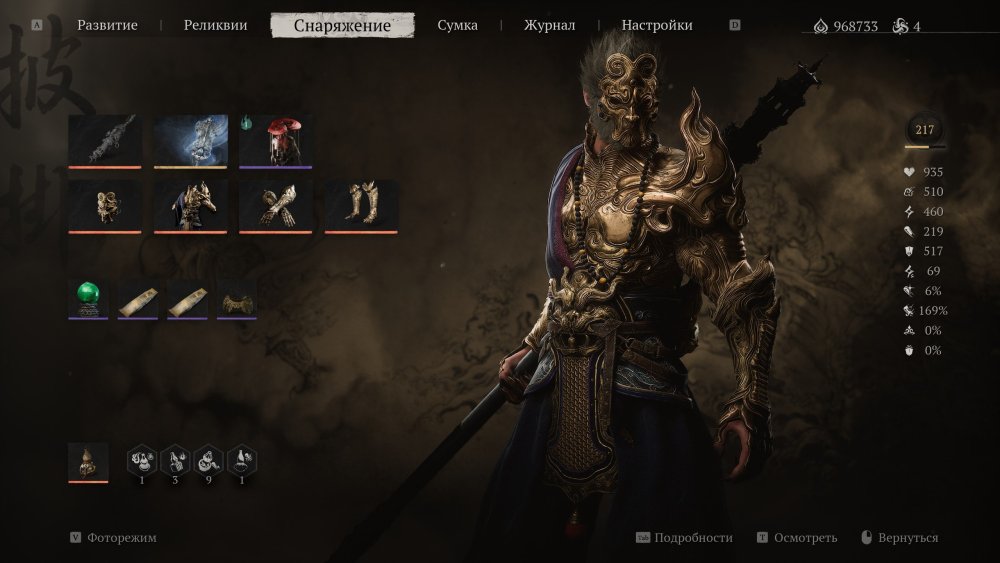The height and width of the screenshot is (563, 1000).
Task: Select the golden mask headgear slot
Action: pos(105,205)
